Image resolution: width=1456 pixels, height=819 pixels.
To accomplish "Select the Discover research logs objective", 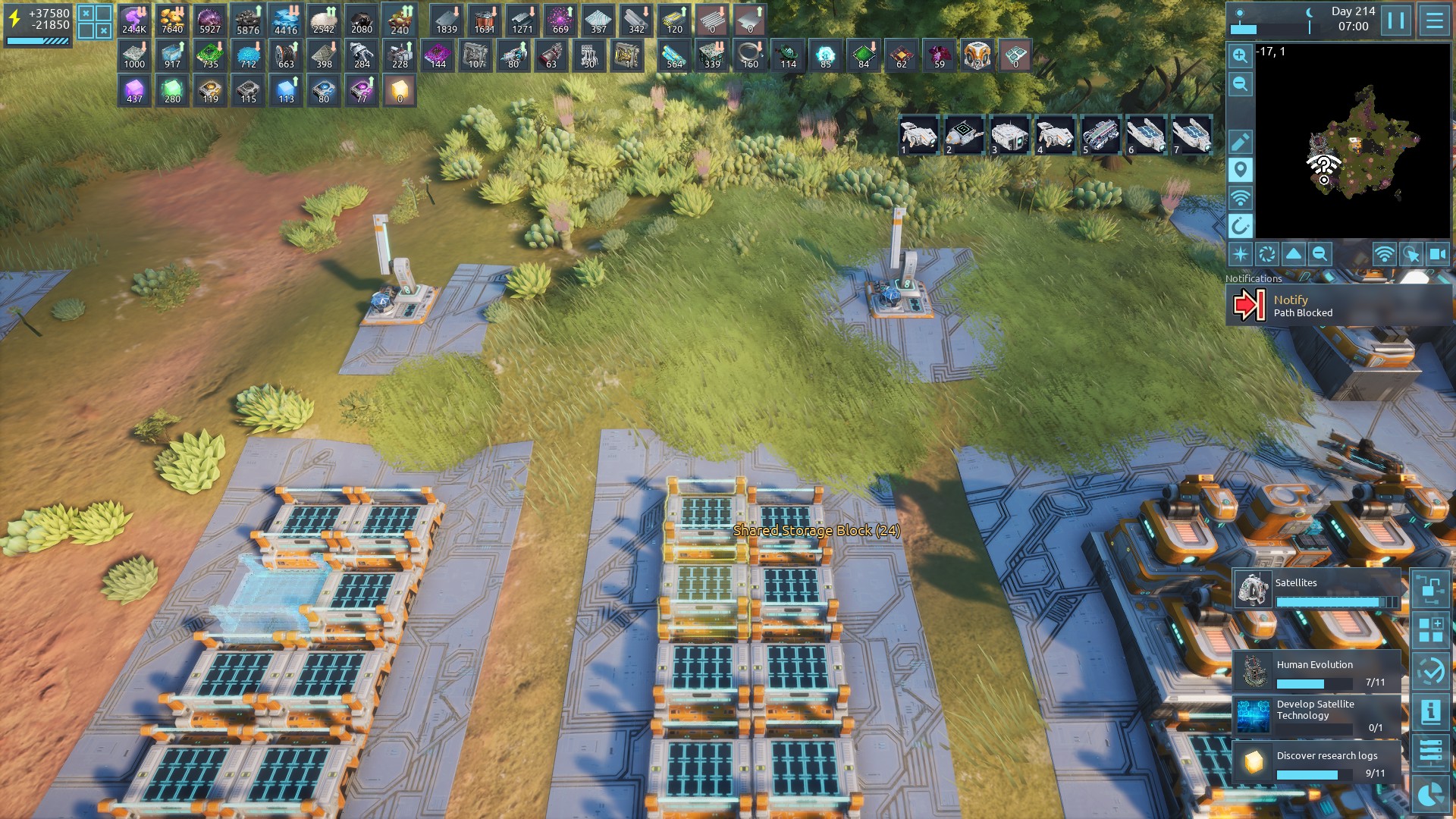I will tap(1317, 762).
